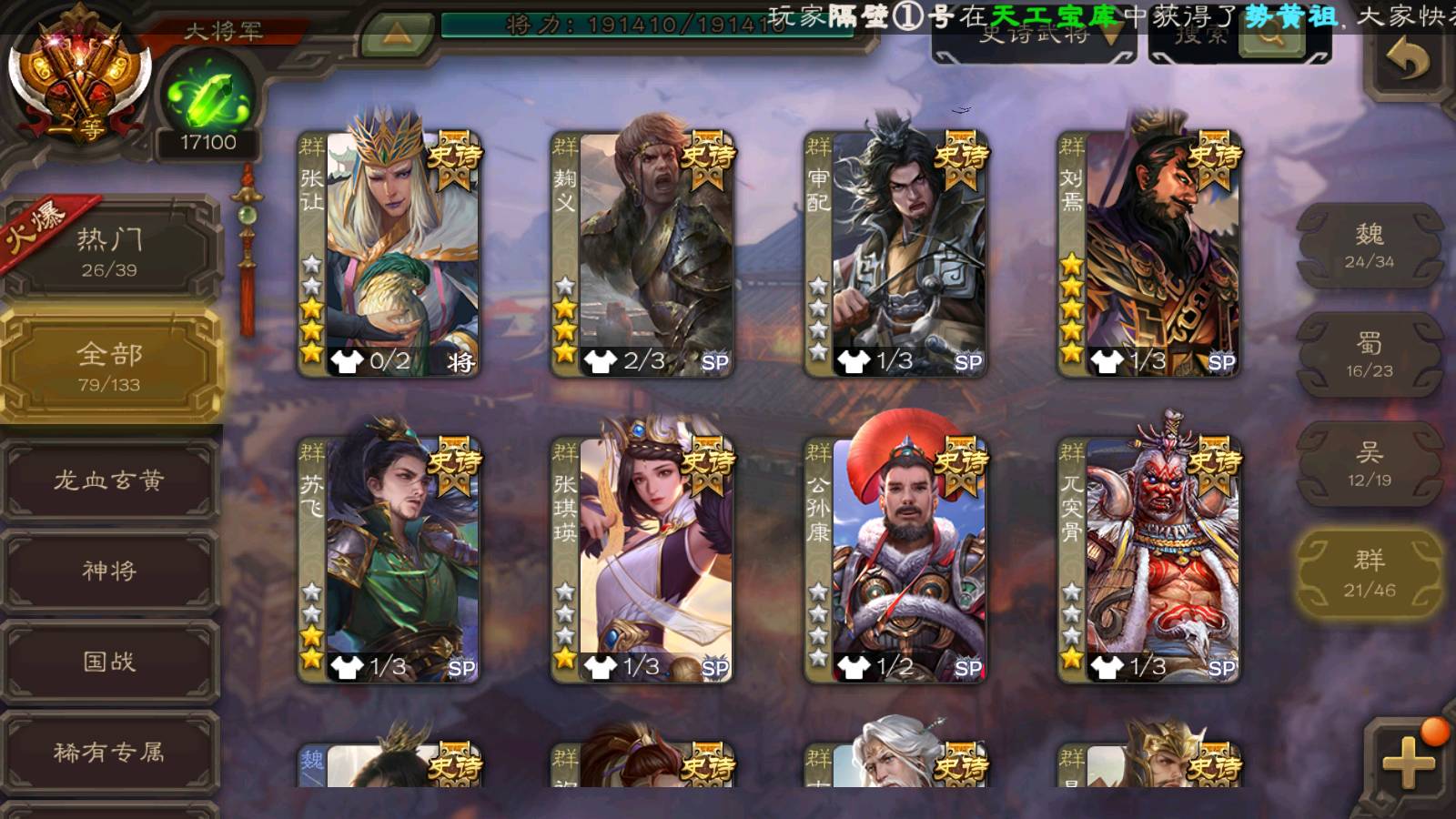Select the 张让 general card

click(389, 253)
